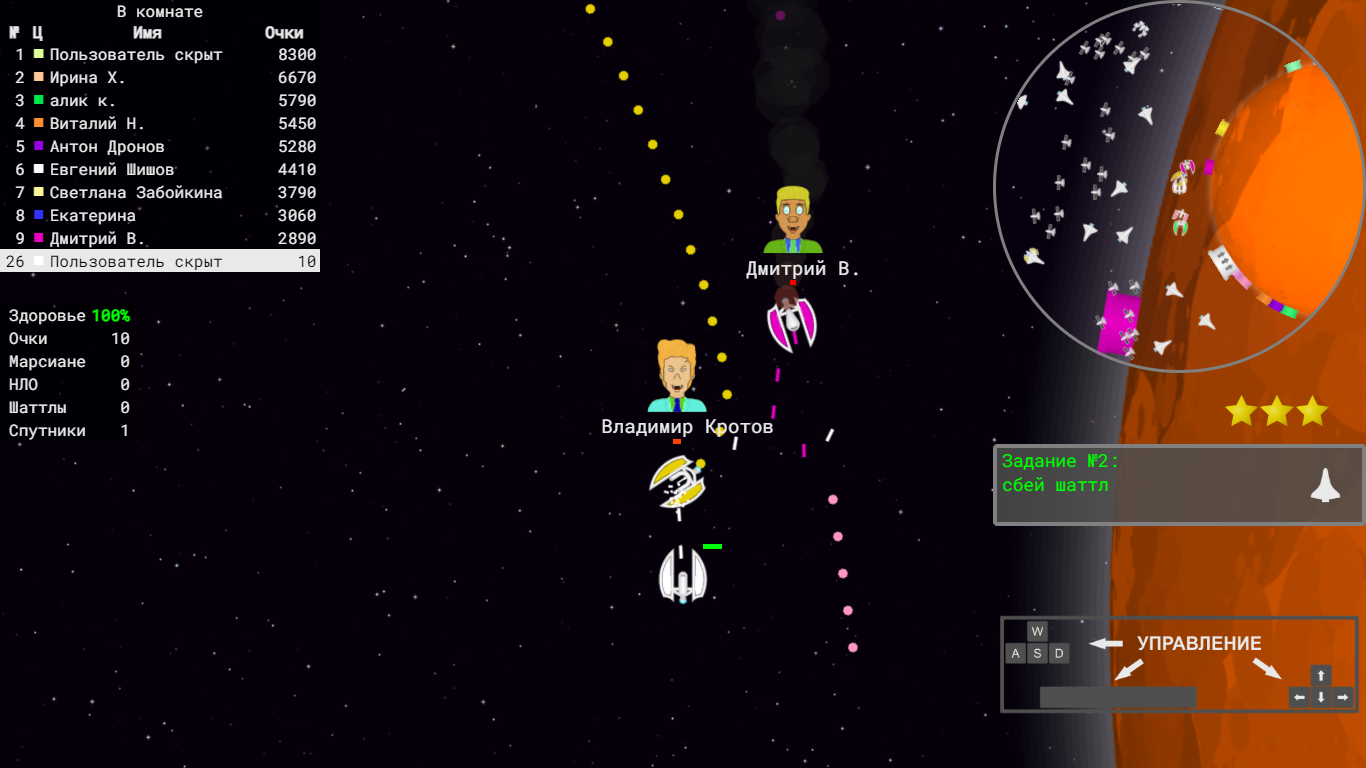This screenshot has width=1366, height=768.
Task: Select the middle gold star above the mission
Action: [x=1275, y=410]
